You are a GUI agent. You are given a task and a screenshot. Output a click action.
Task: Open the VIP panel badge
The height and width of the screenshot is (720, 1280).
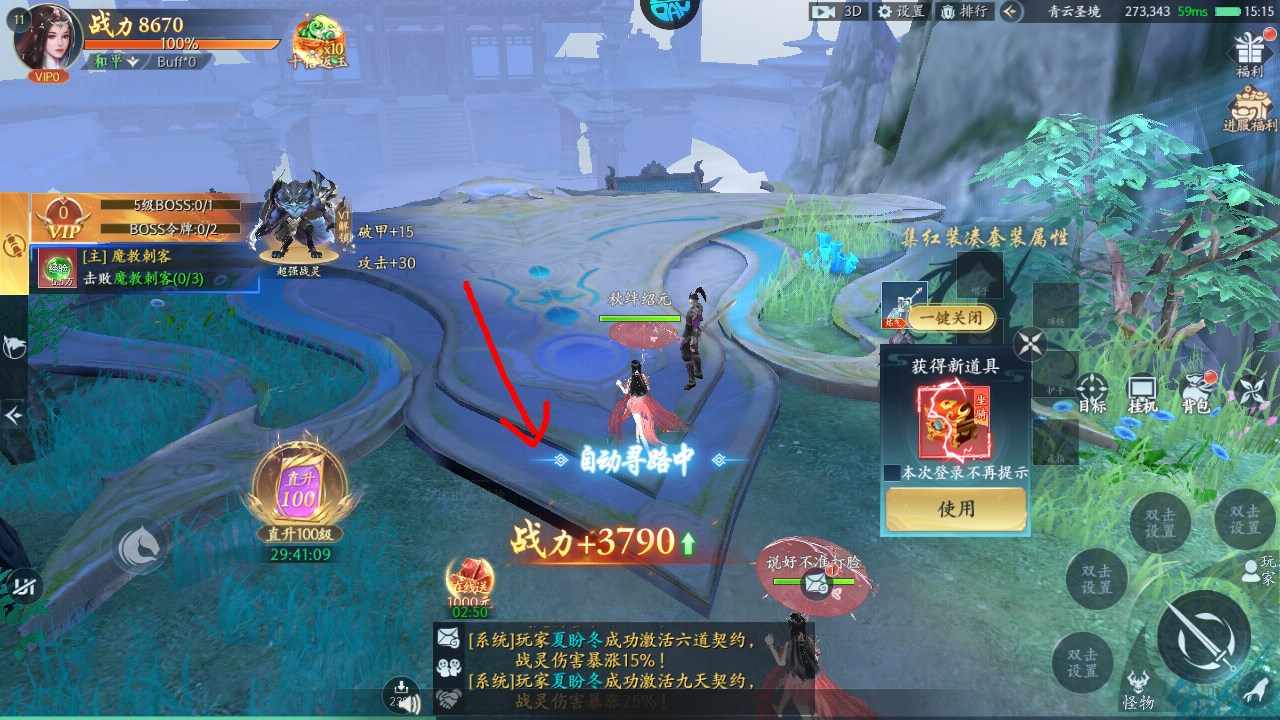click(62, 217)
